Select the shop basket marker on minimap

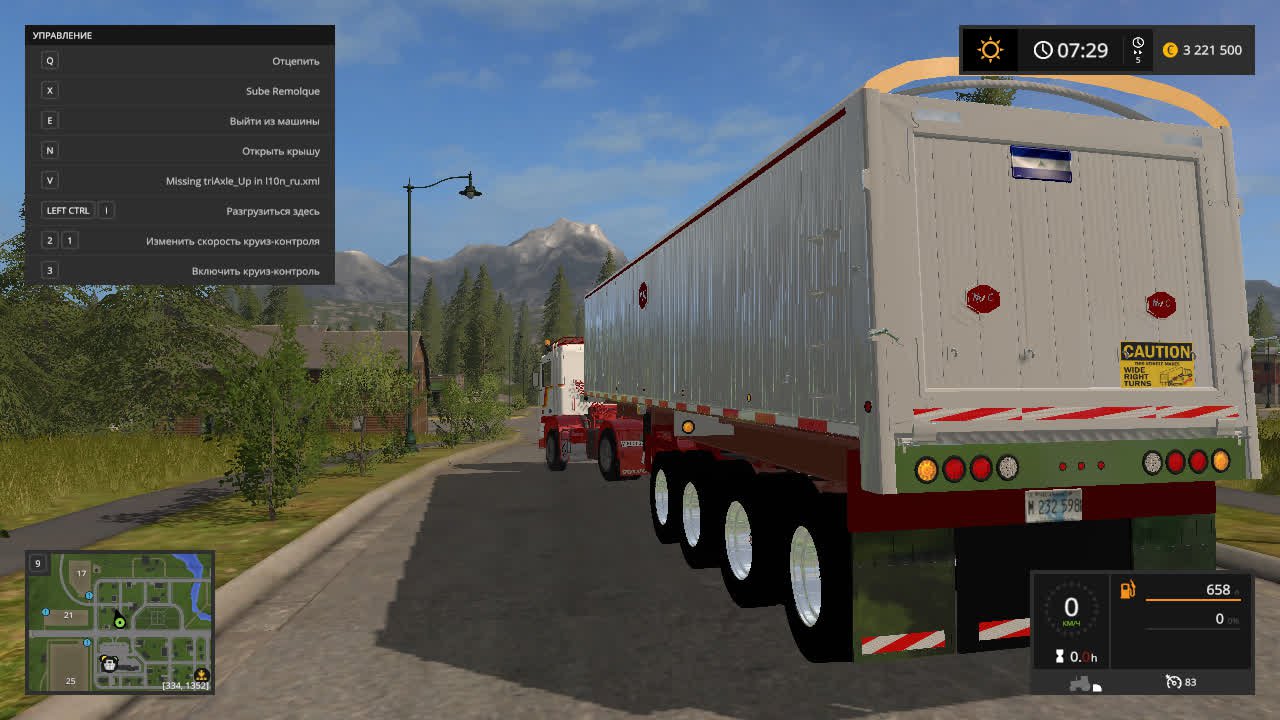point(109,663)
